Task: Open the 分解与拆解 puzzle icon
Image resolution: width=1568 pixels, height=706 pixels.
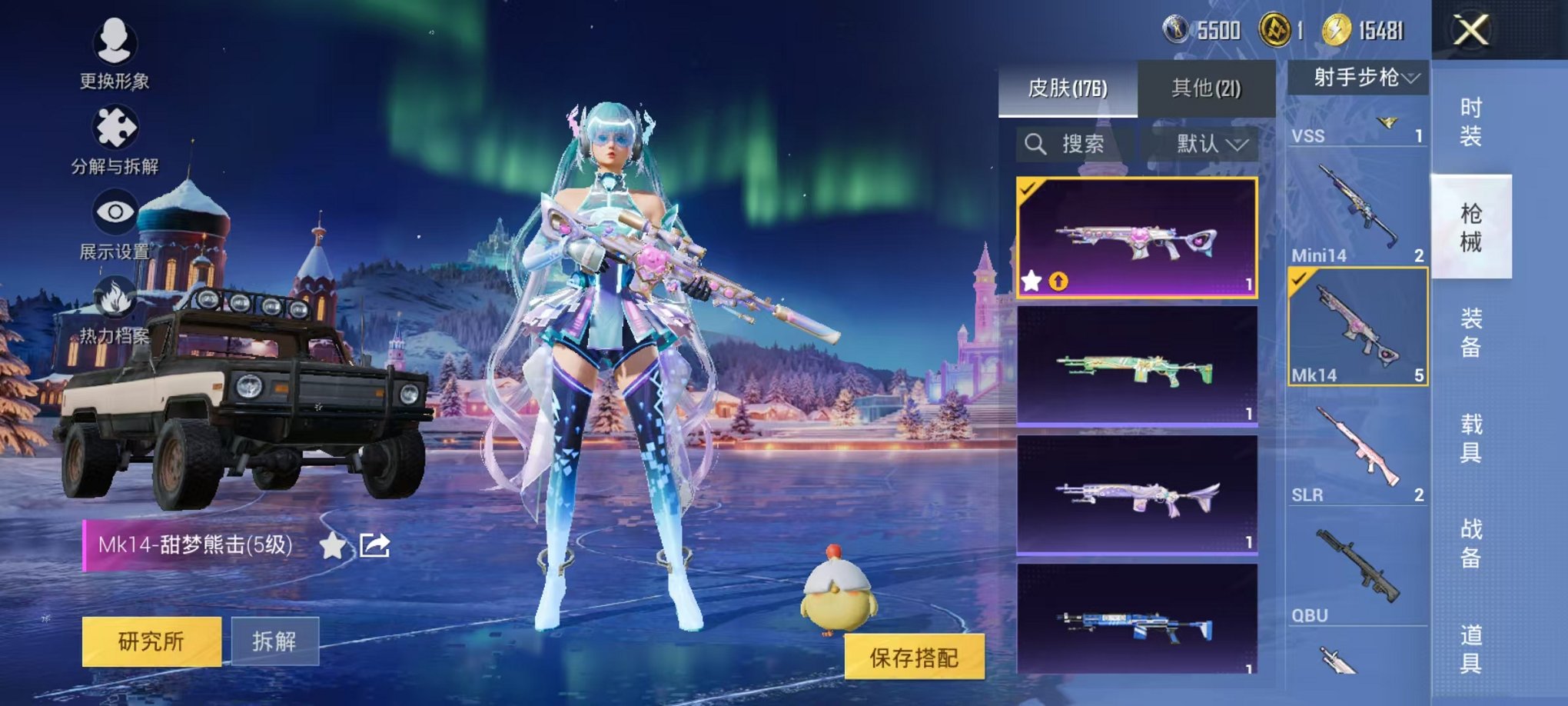Action: coord(114,128)
